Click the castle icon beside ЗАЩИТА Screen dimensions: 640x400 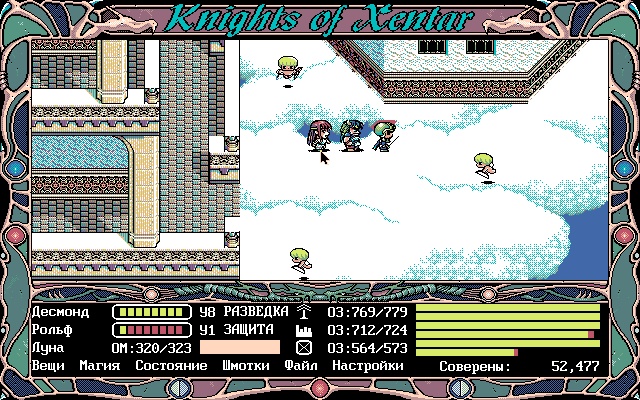tap(304, 330)
